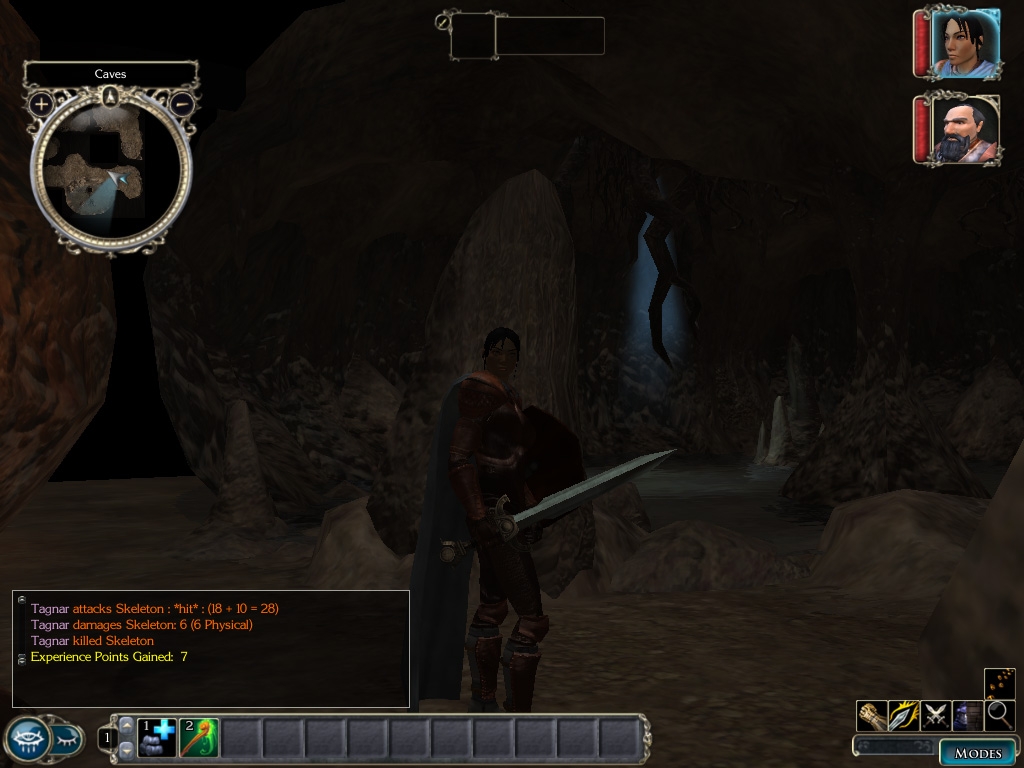Zoom out the minimap with the minus button
The width and height of the screenshot is (1024, 768).
tap(182, 103)
